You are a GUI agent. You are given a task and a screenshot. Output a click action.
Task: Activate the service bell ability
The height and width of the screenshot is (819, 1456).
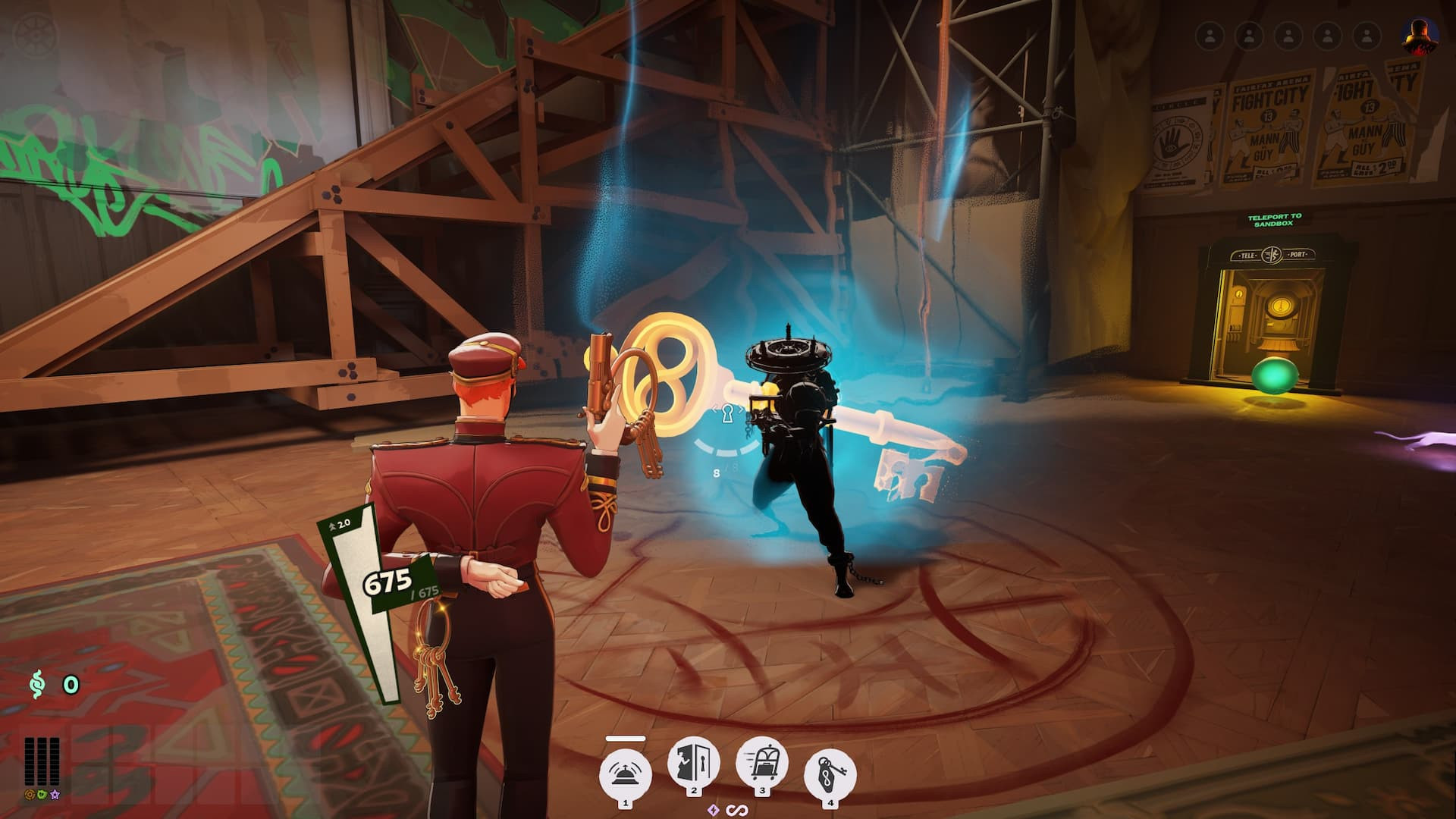point(626,775)
